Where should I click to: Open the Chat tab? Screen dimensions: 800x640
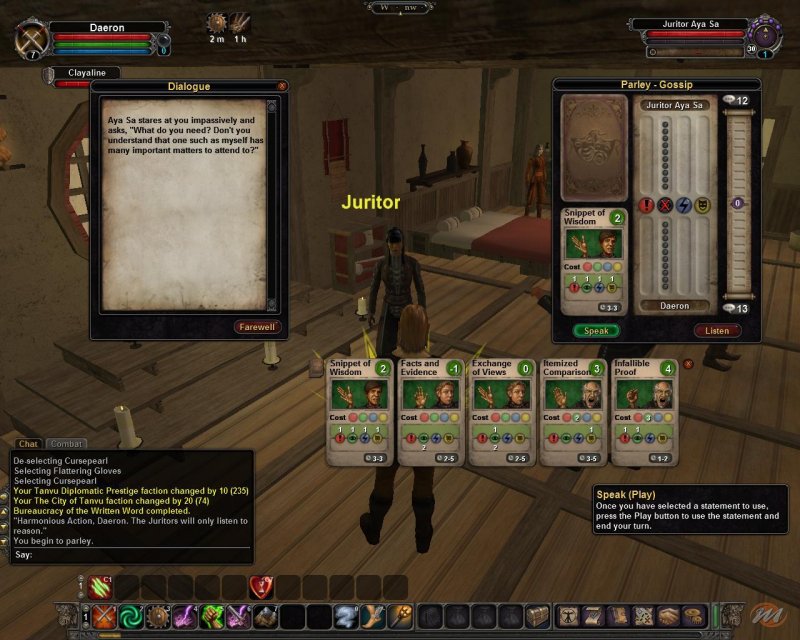(28, 444)
